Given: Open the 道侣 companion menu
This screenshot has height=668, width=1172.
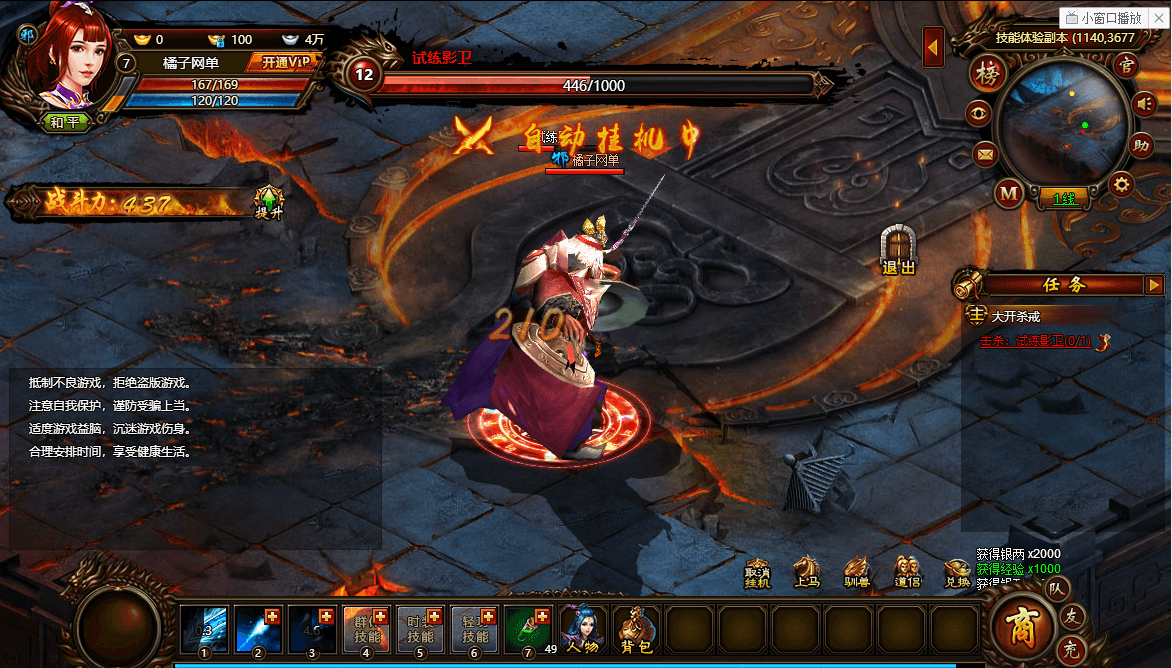Looking at the screenshot, I should [x=907, y=573].
